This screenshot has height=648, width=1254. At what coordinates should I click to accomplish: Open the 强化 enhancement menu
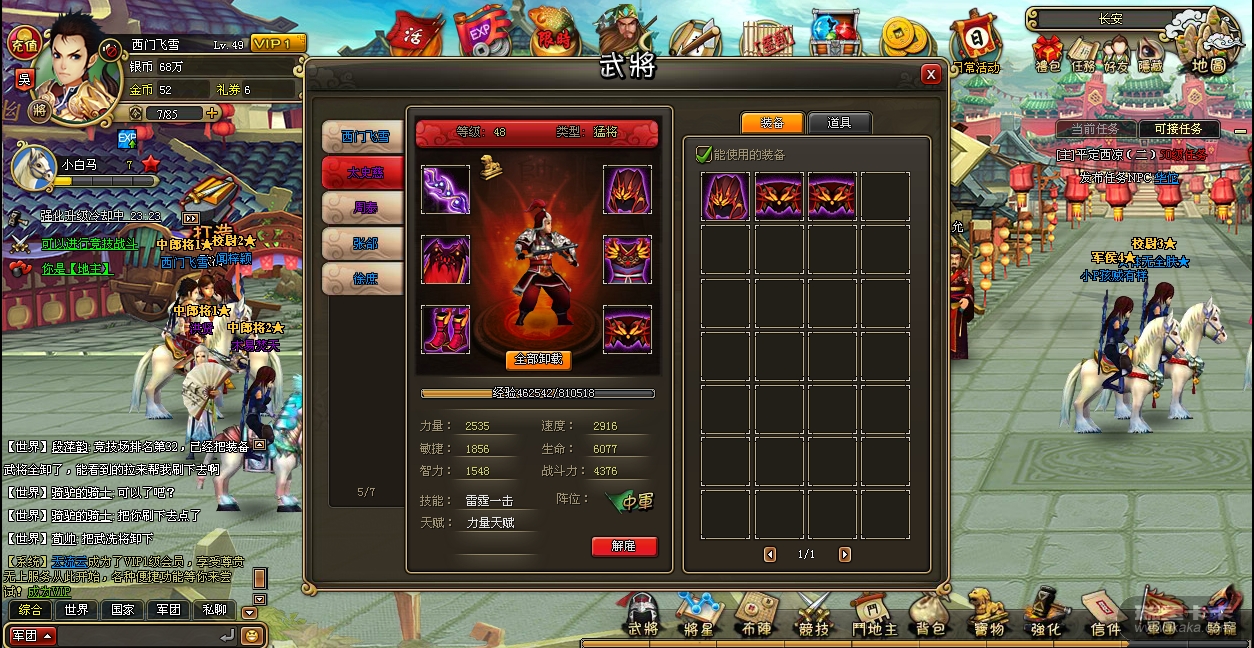tap(1046, 615)
